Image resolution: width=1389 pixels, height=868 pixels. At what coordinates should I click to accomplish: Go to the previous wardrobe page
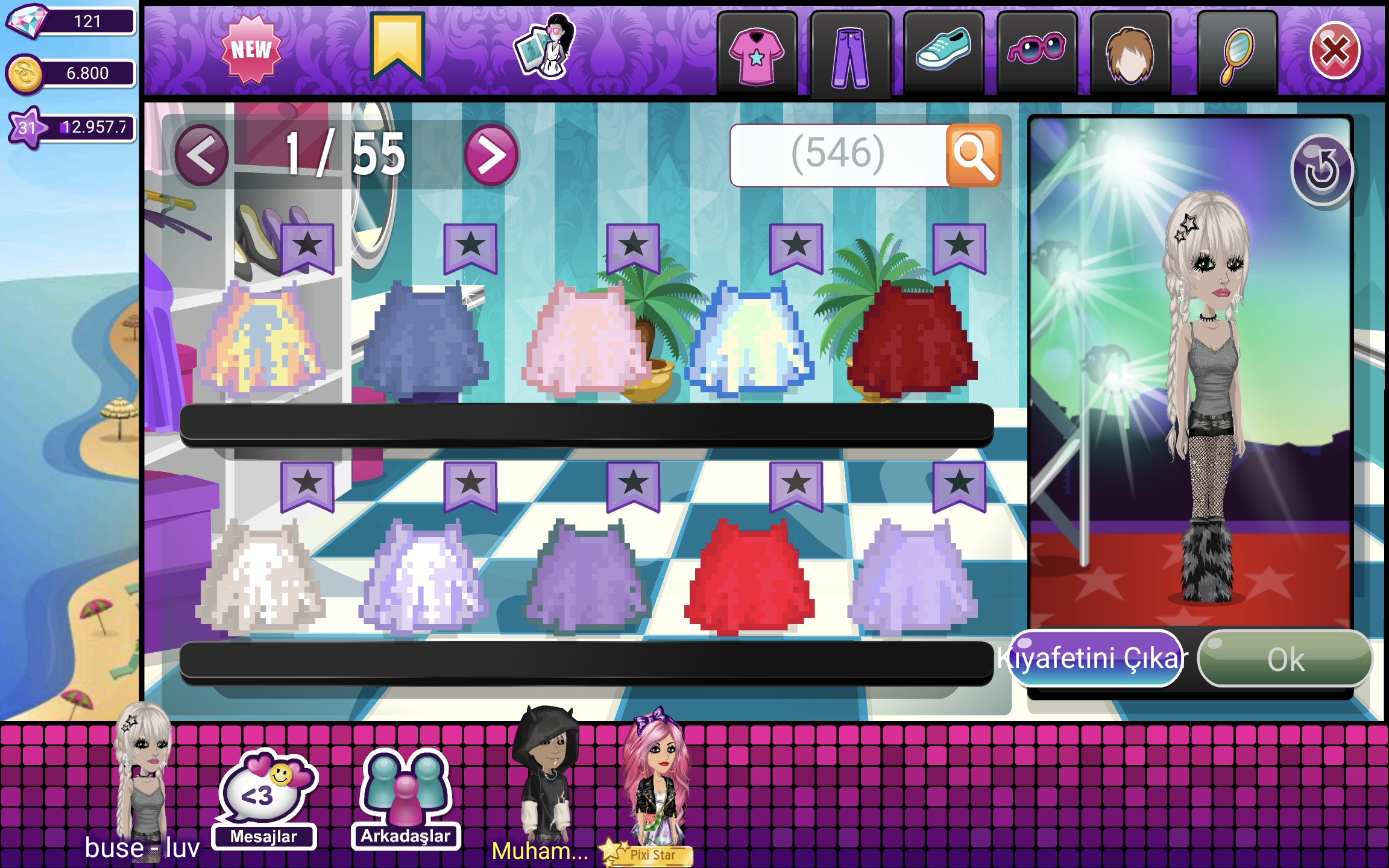tap(202, 156)
